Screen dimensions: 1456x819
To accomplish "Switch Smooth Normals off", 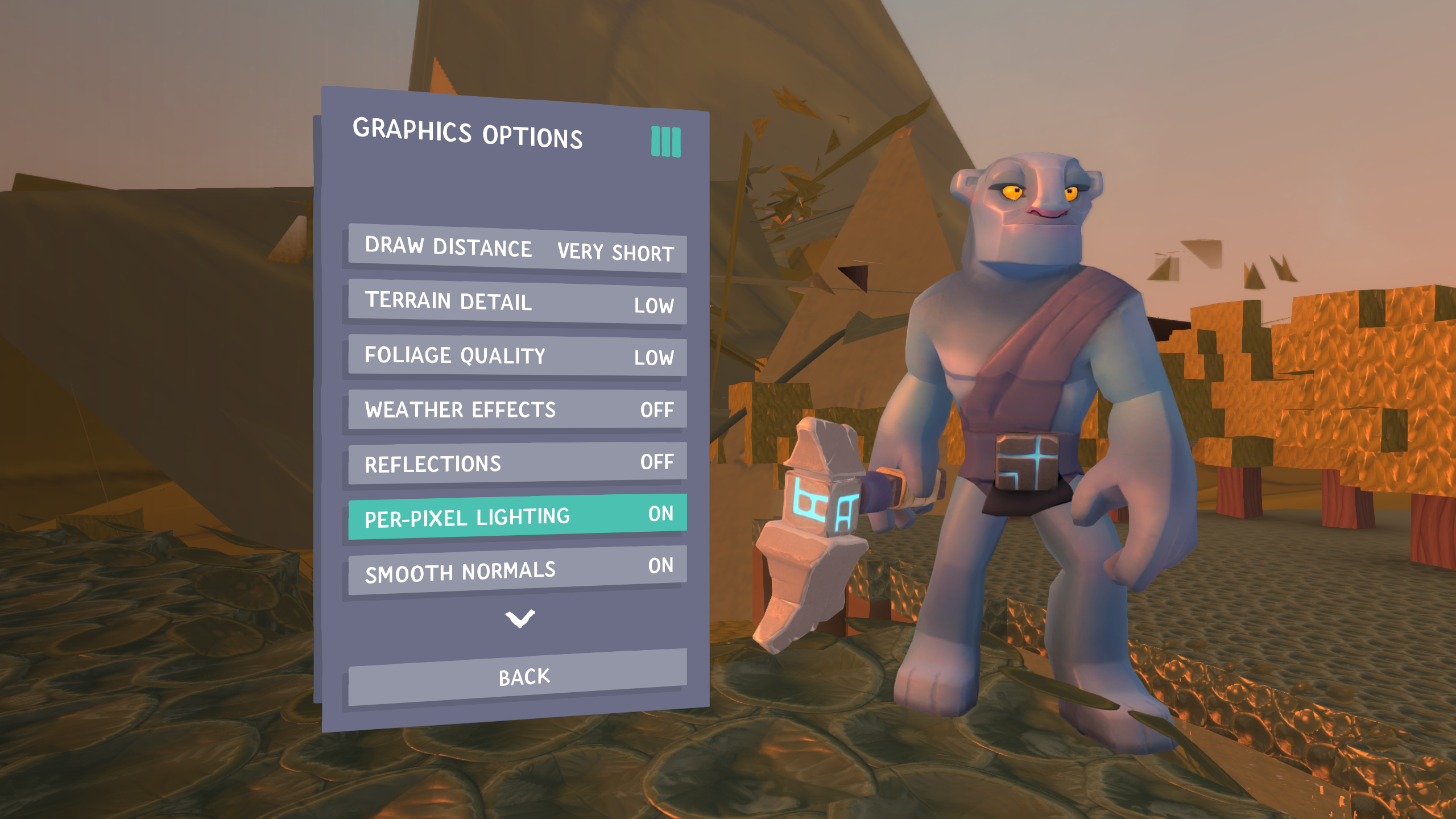I will click(x=518, y=570).
